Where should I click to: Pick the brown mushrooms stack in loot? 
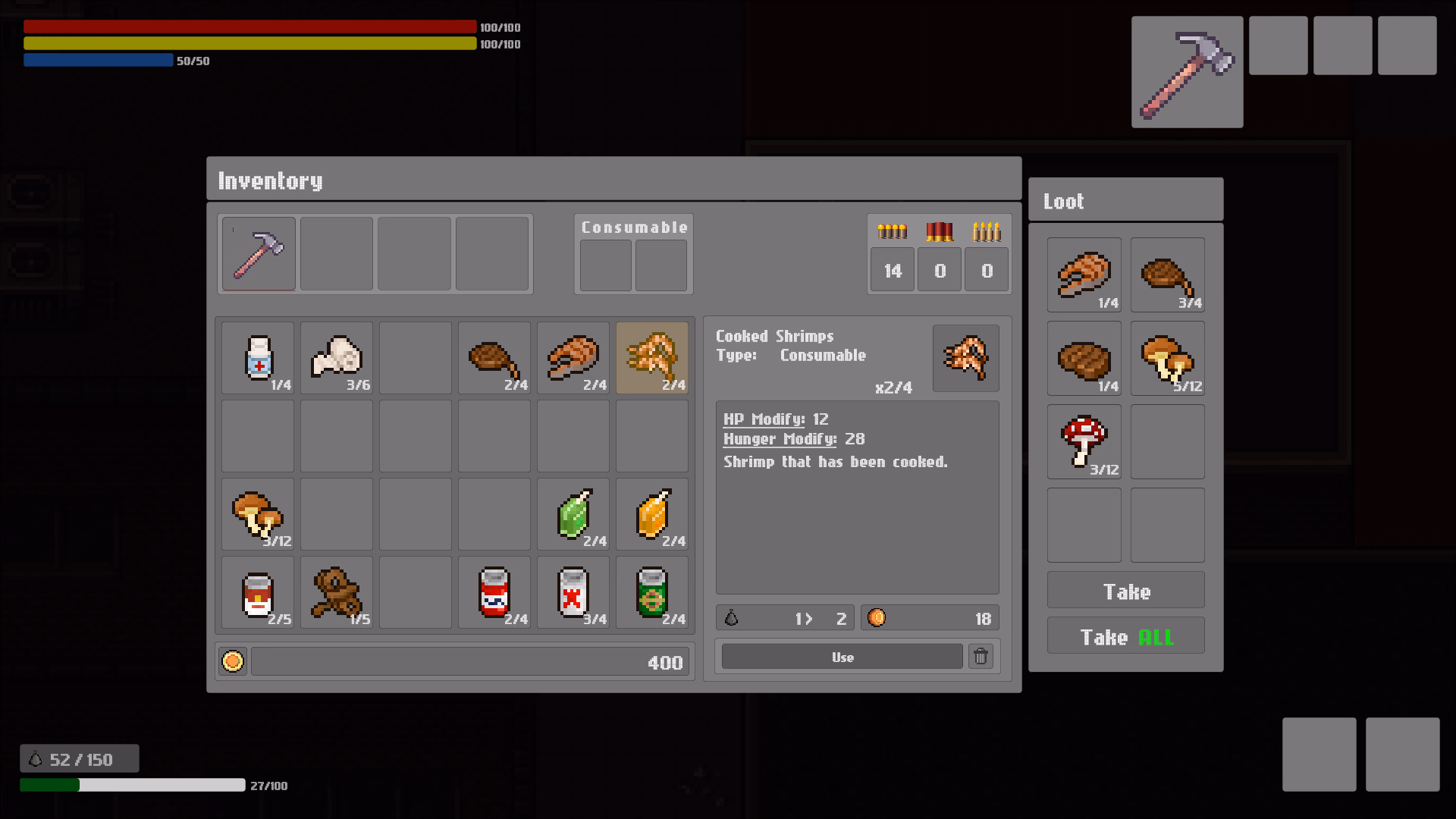[x=1167, y=359]
